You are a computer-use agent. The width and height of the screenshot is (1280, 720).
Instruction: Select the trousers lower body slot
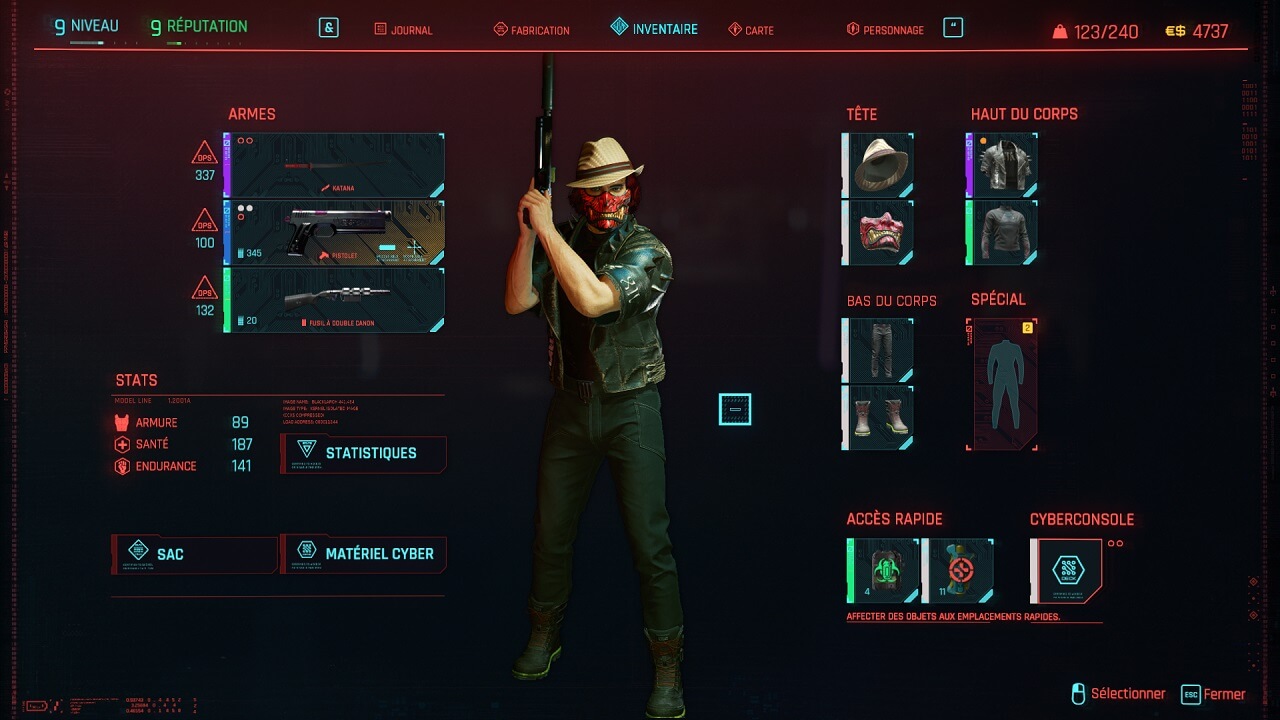tap(880, 351)
